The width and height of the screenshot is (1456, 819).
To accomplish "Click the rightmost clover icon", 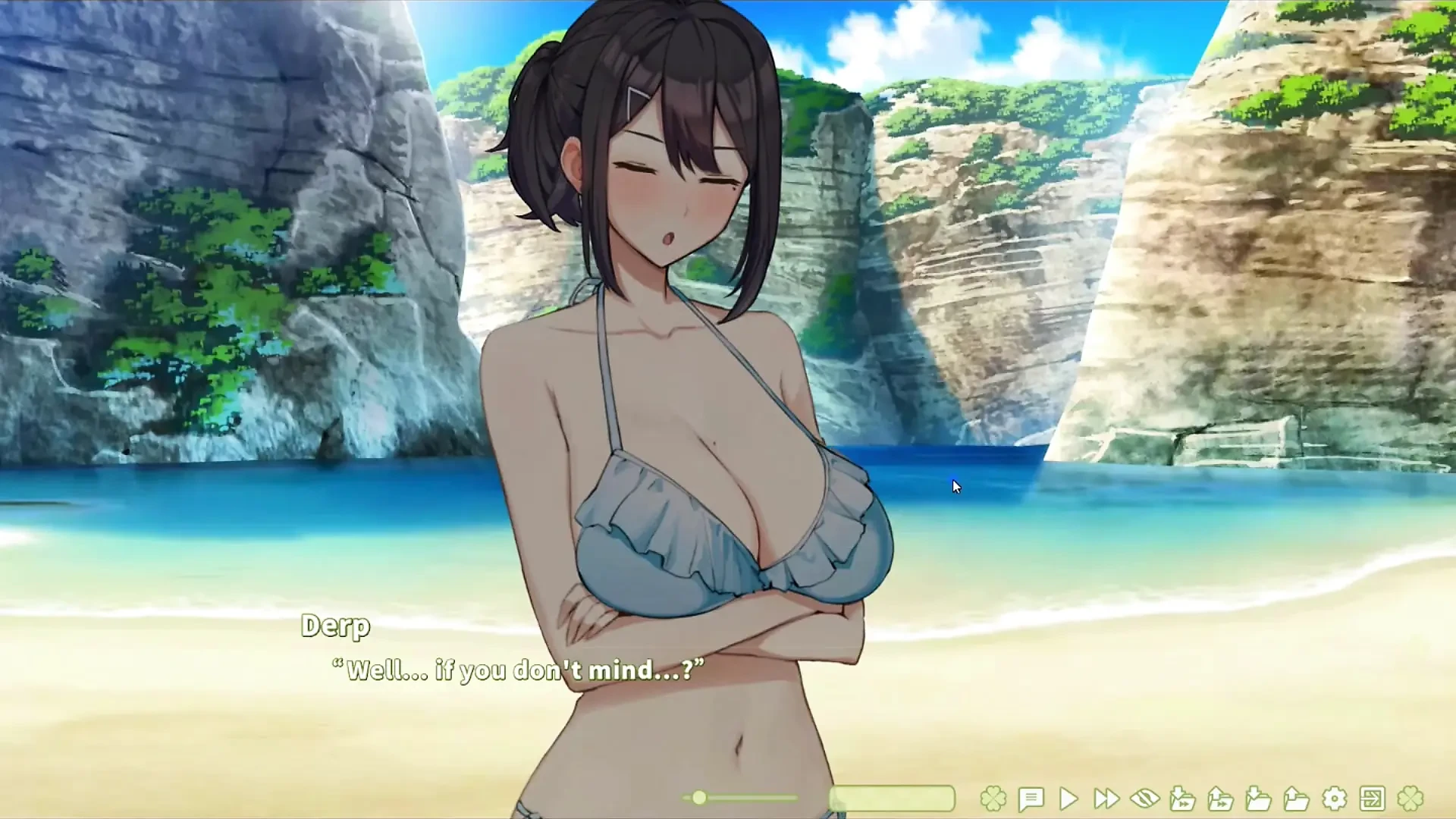I will click(1409, 798).
